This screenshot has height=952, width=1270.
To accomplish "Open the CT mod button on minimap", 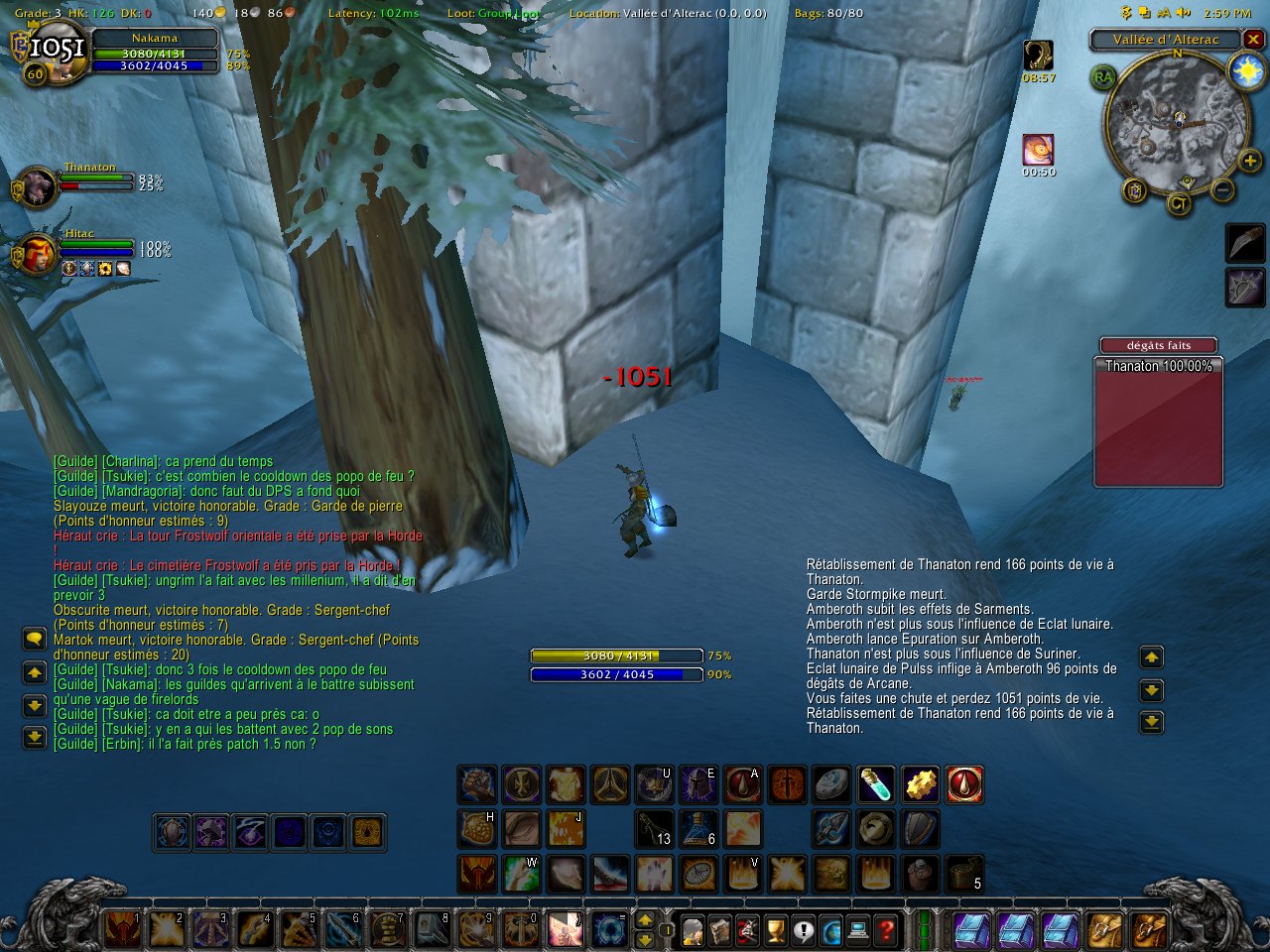I will 1180,204.
